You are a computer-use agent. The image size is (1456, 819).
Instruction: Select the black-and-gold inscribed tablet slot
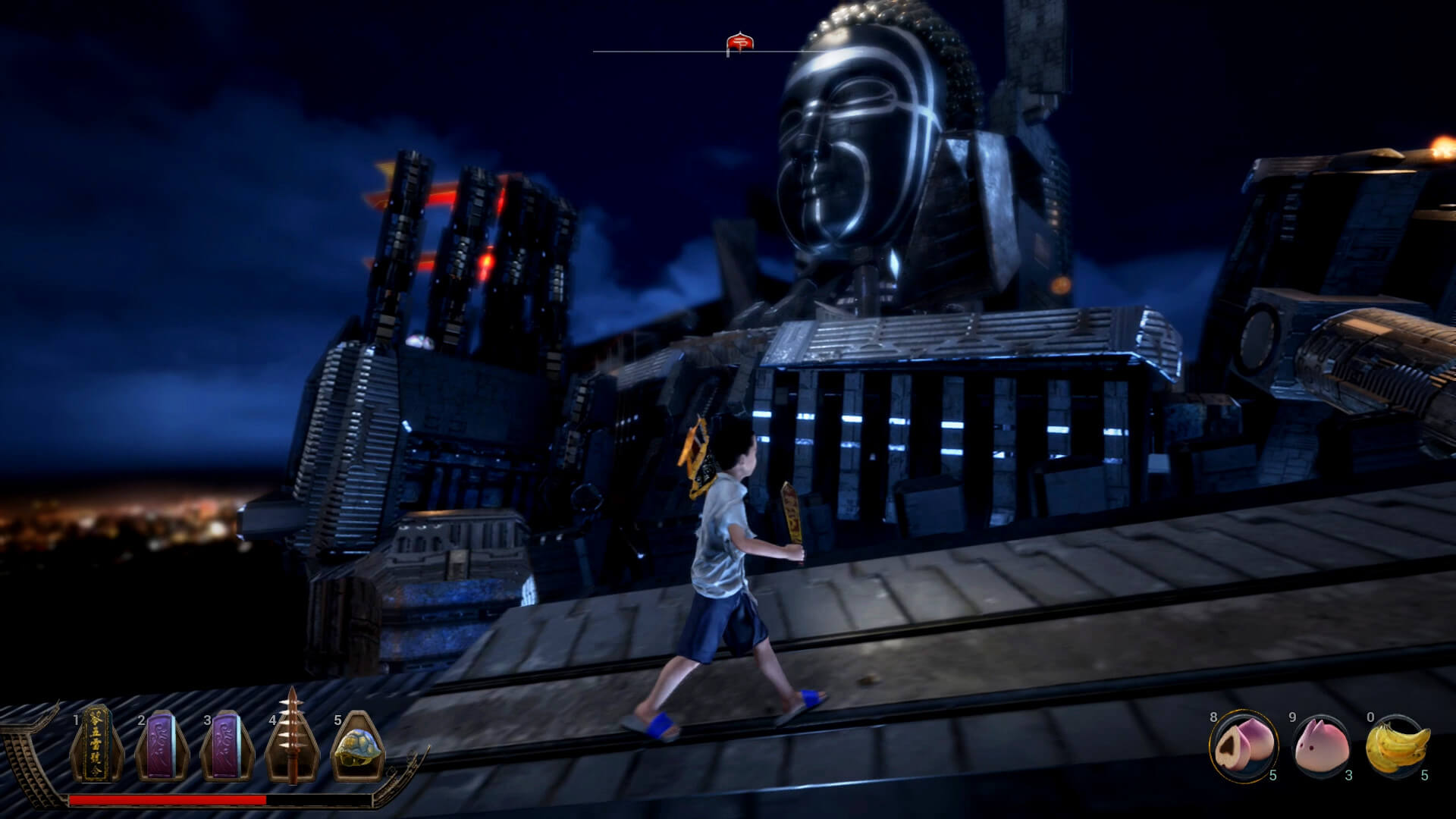click(96, 744)
